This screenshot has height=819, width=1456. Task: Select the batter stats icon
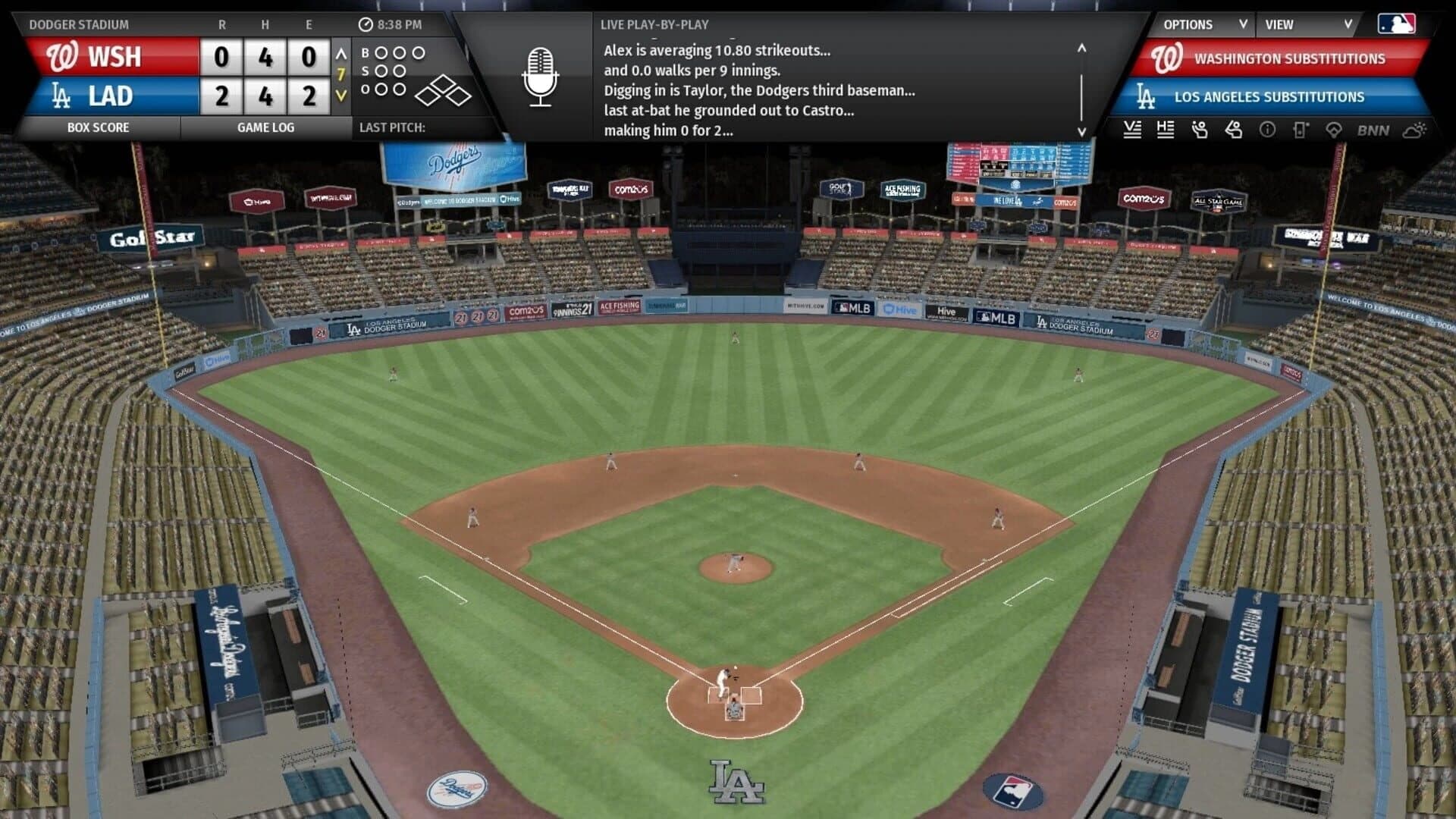tap(1232, 130)
